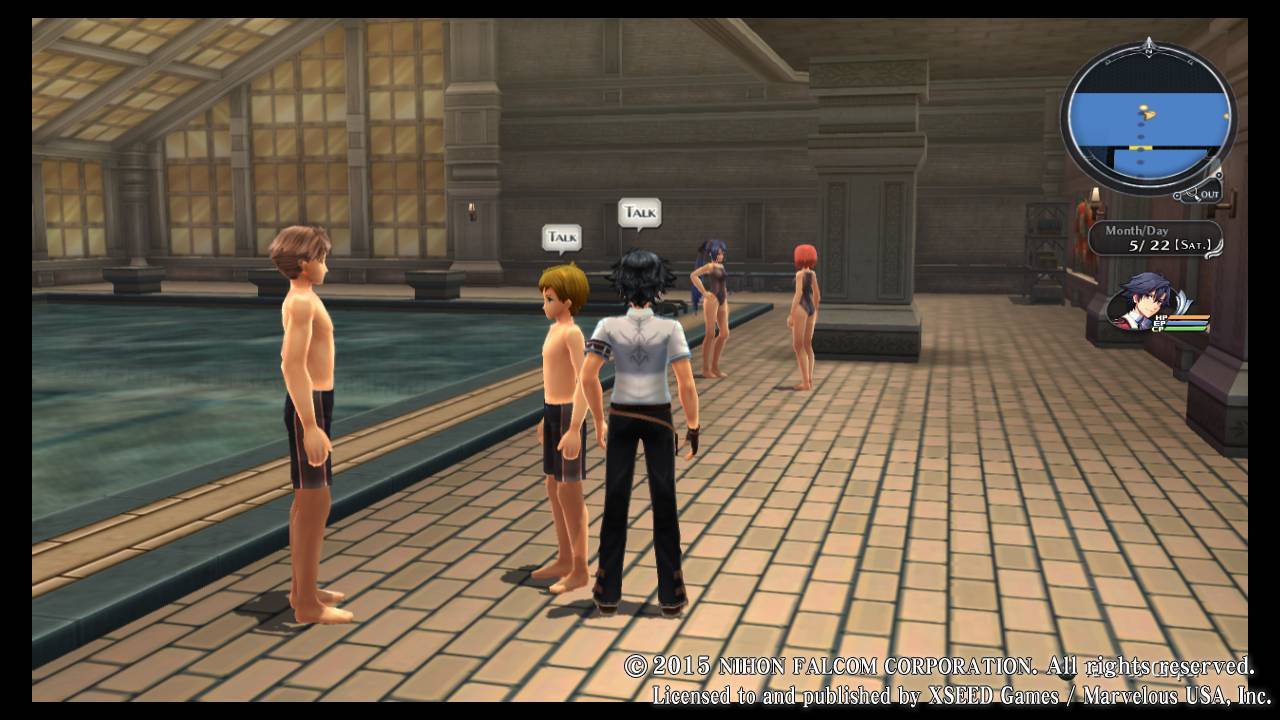Image resolution: width=1280 pixels, height=720 pixels.
Task: Click the TALK bubble above the dark-haired character
Action: (639, 212)
